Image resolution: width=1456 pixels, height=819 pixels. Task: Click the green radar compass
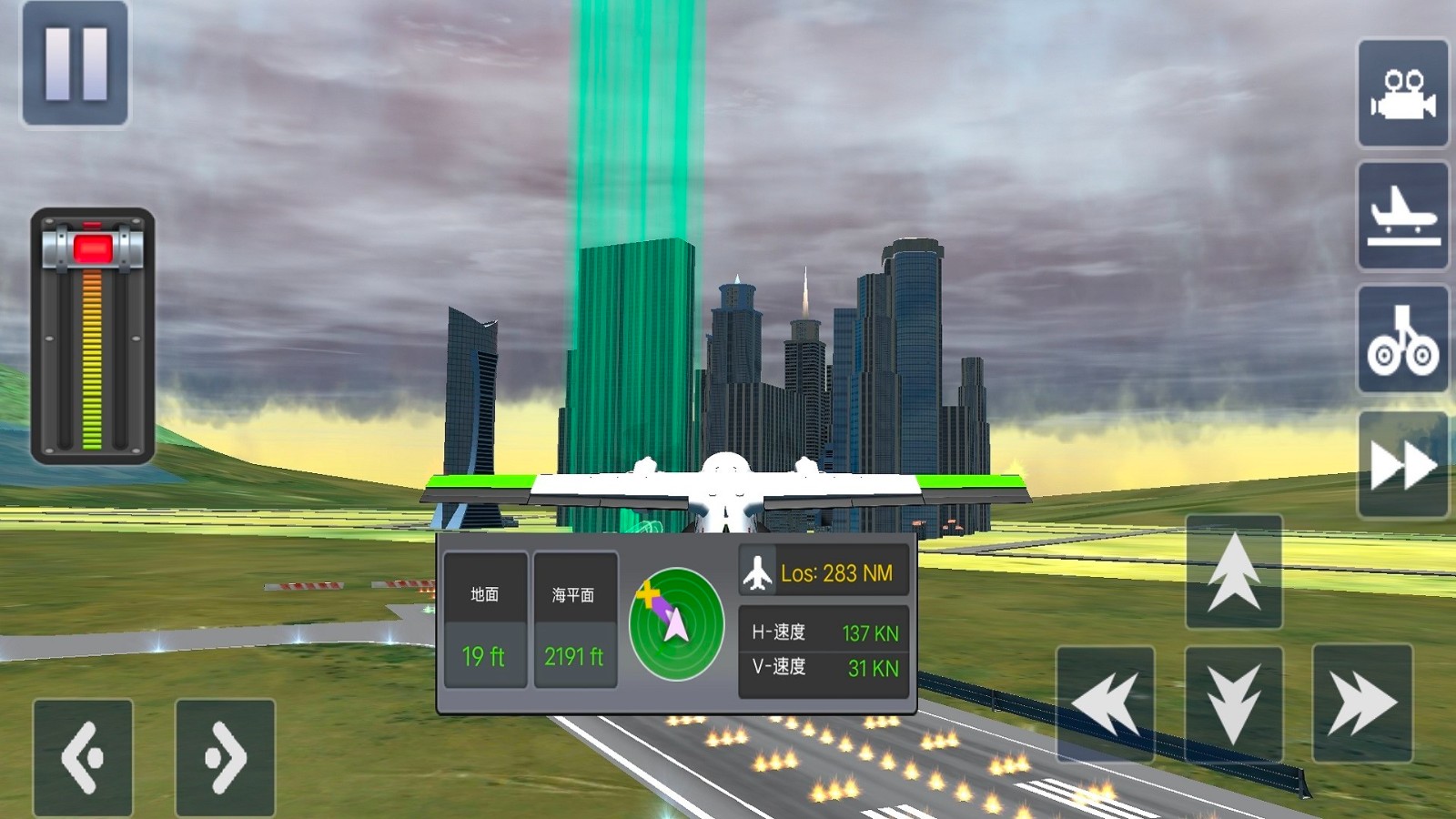tap(676, 624)
